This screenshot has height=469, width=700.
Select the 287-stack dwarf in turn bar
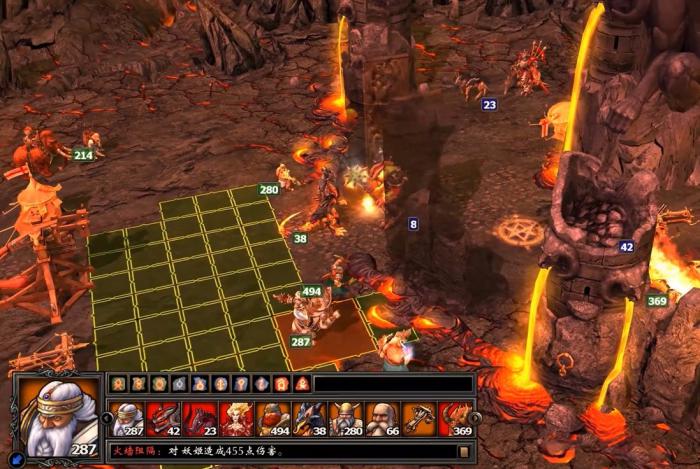pyautogui.click(x=128, y=418)
